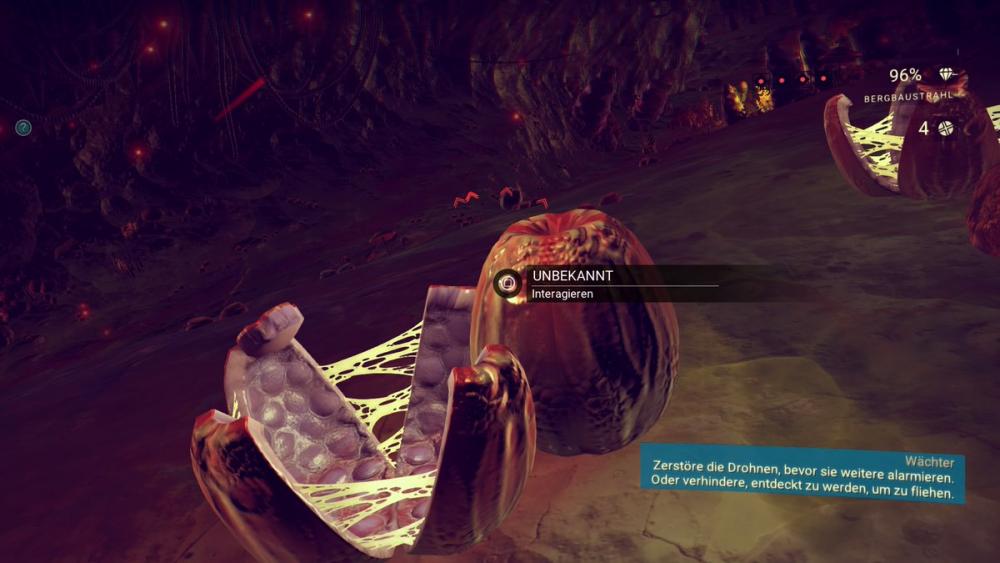1000x563 pixels.
Task: Open the Wächter notification panel
Action: (802, 474)
